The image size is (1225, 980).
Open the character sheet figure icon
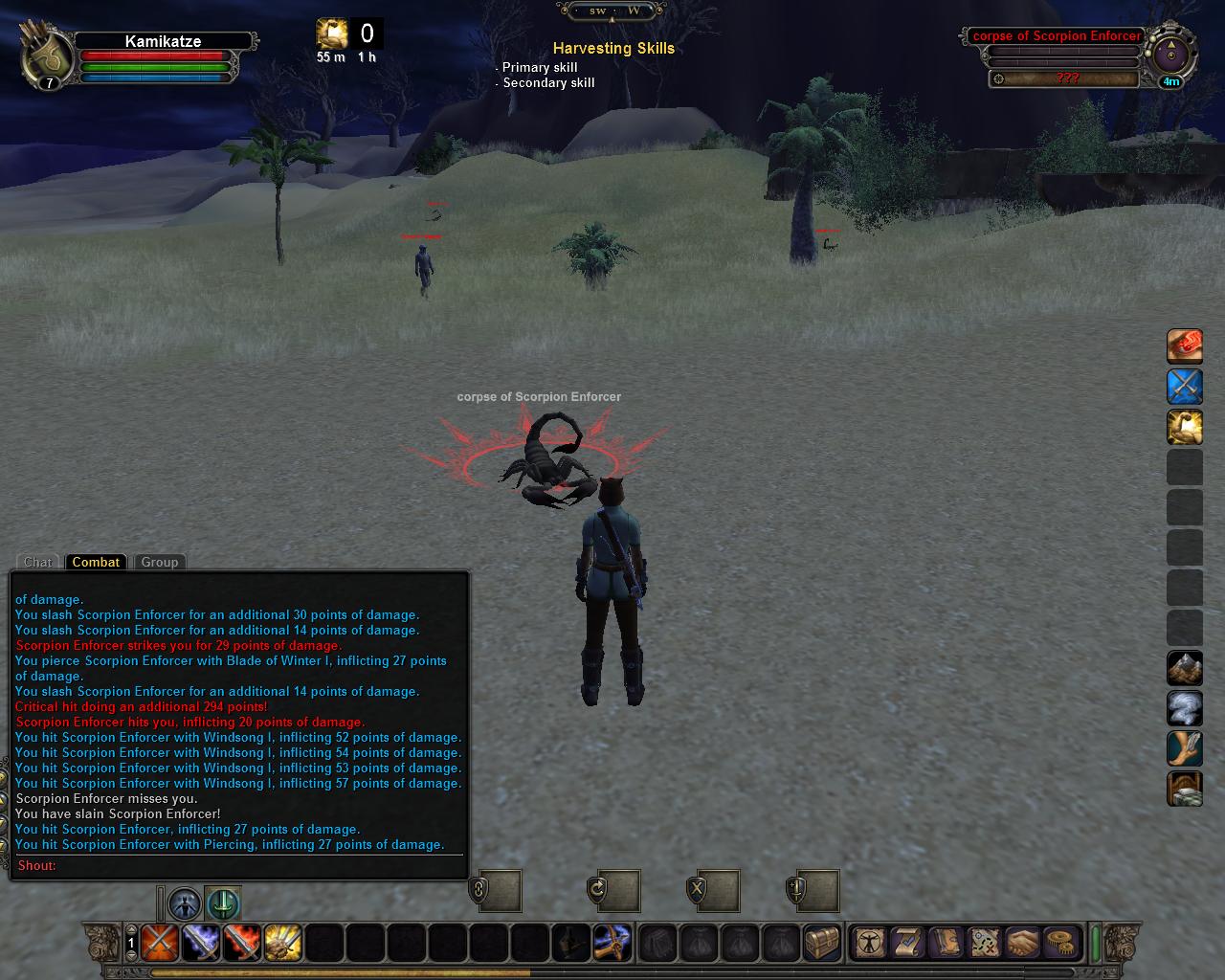click(x=870, y=943)
